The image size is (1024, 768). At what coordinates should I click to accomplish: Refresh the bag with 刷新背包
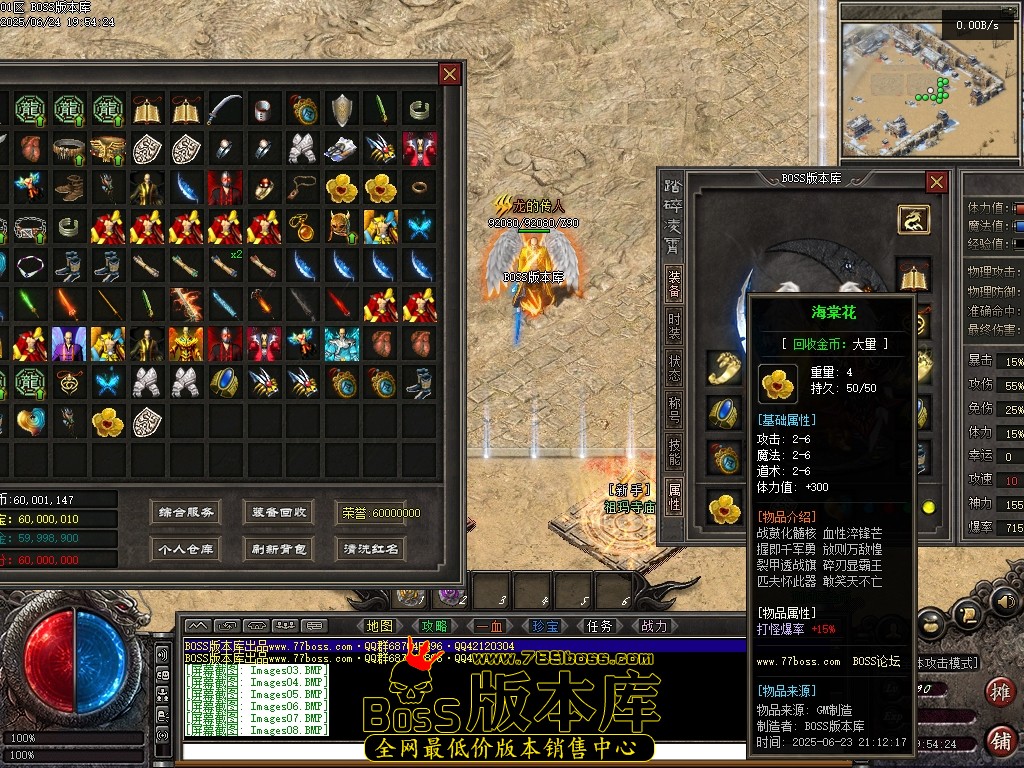click(x=279, y=549)
